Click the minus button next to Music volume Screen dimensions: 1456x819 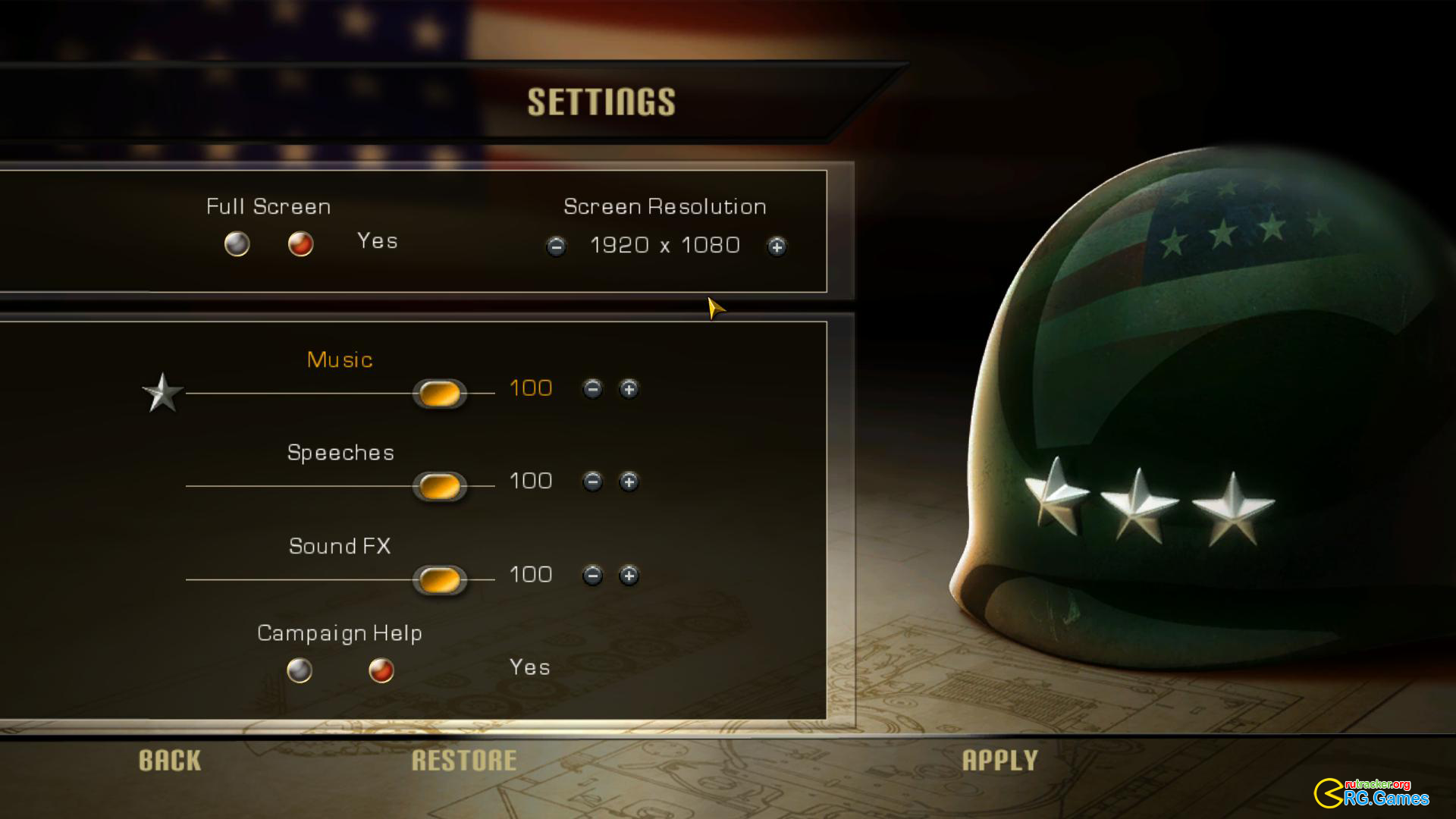click(x=592, y=388)
